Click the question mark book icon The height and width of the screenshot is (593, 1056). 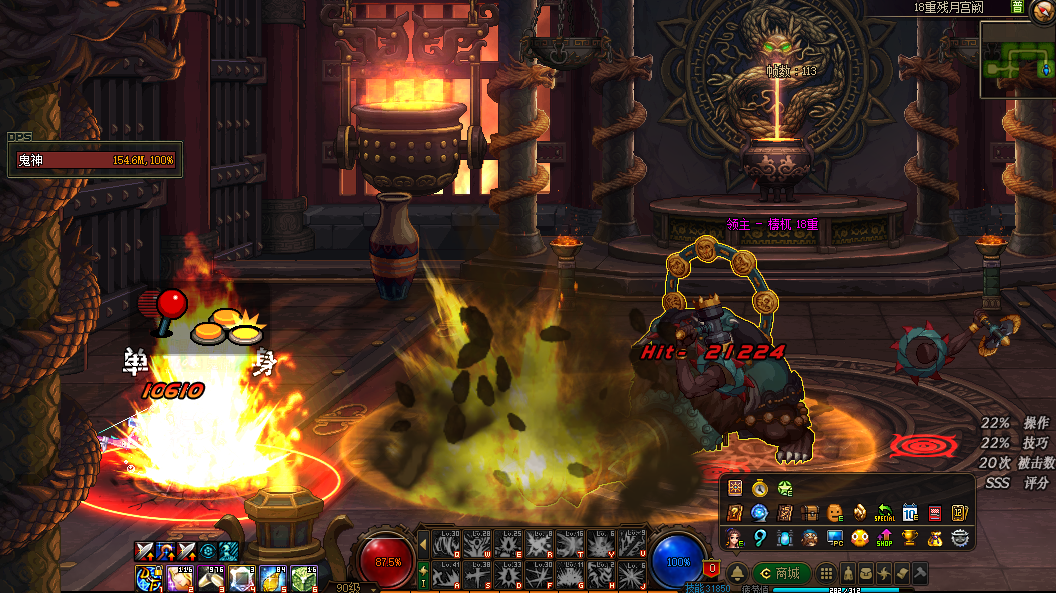pyautogui.click(x=735, y=513)
